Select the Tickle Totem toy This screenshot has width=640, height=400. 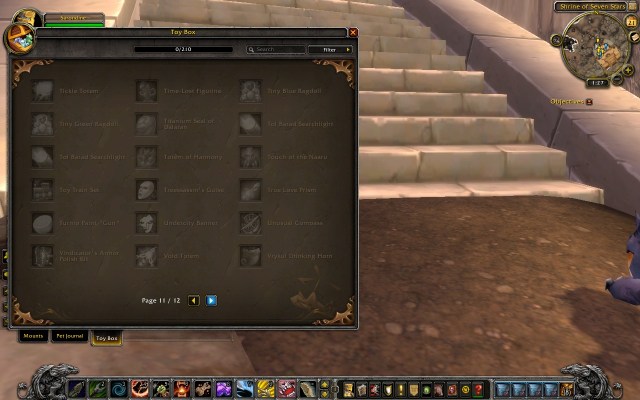pyautogui.click(x=42, y=91)
